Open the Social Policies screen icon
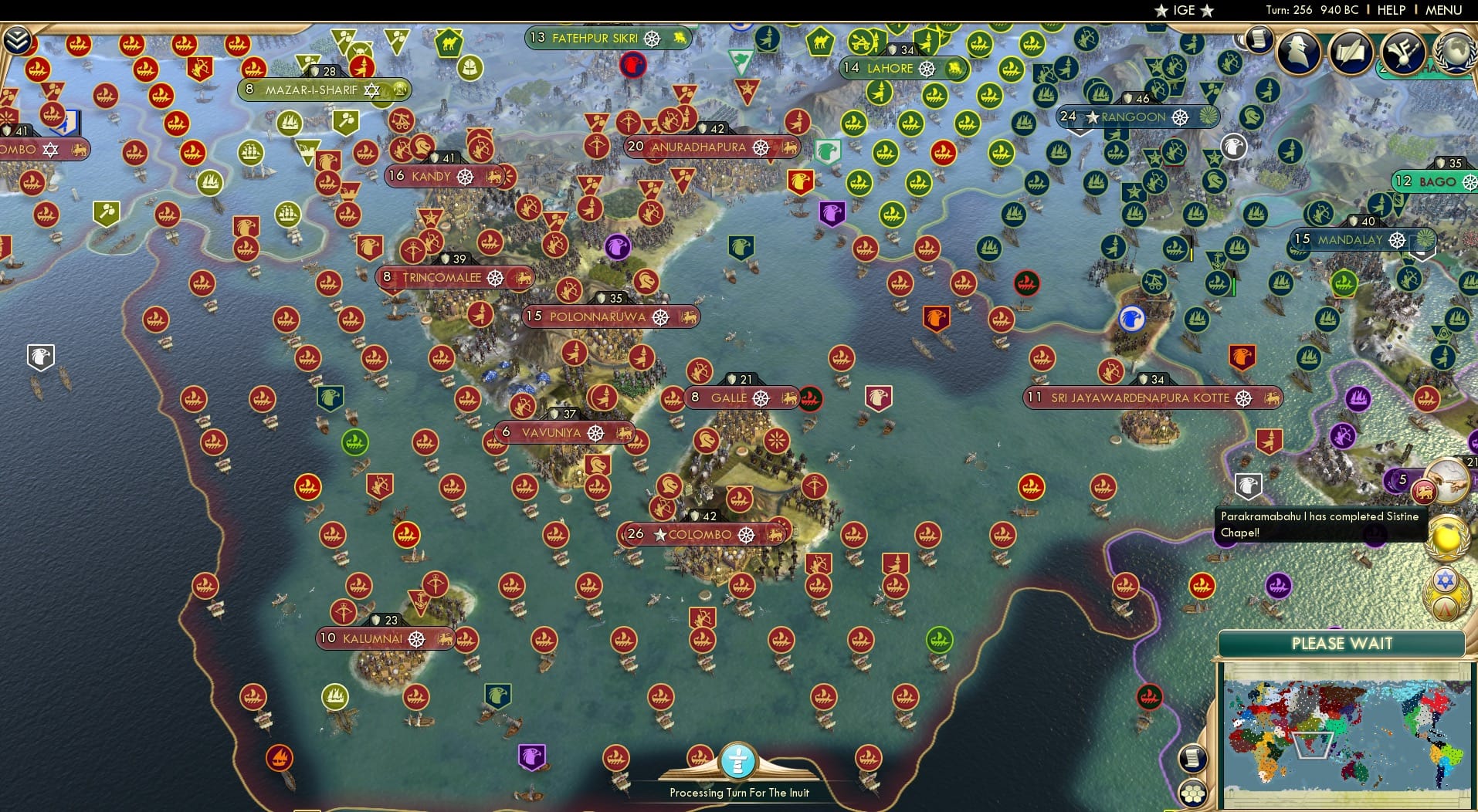Screen dimensions: 1478x812 (1404, 52)
